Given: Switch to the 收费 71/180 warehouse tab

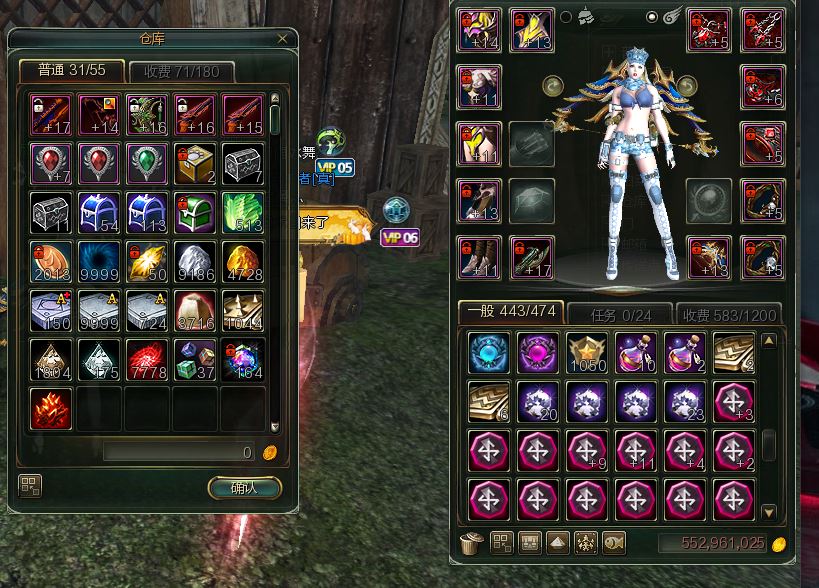Looking at the screenshot, I should [x=181, y=72].
